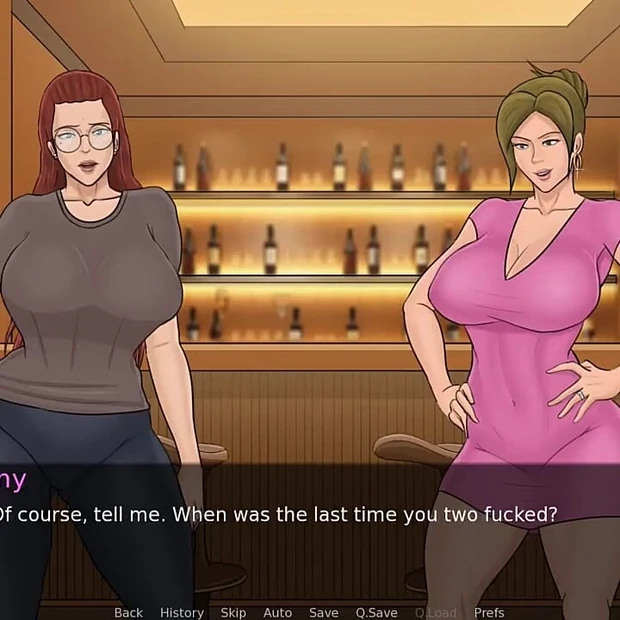Activate Skip to fast-forward dialogue
Image resolution: width=620 pixels, height=620 pixels.
[x=233, y=612]
